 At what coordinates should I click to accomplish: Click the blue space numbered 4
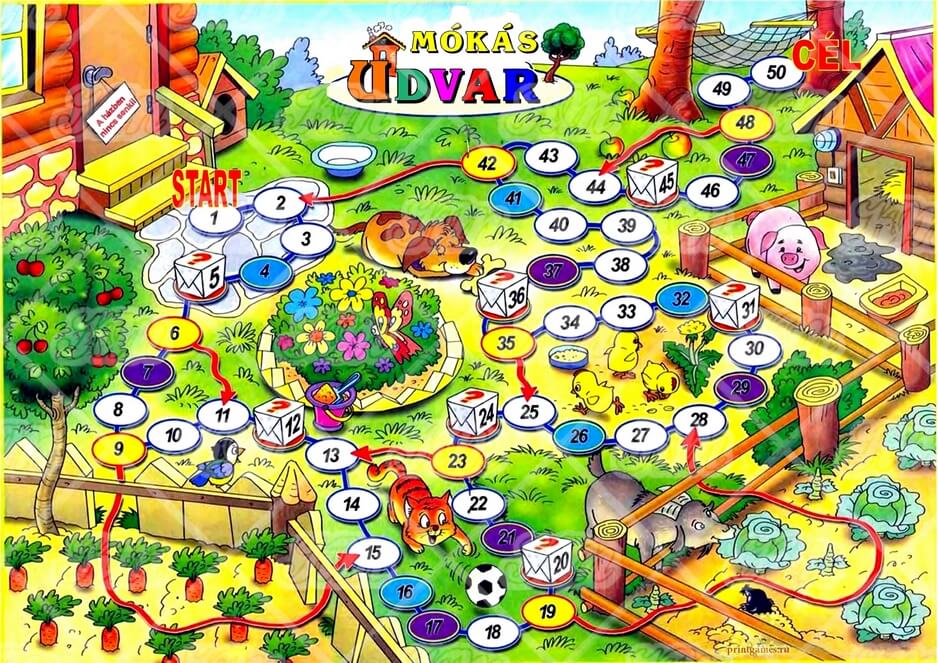pyautogui.click(x=260, y=270)
